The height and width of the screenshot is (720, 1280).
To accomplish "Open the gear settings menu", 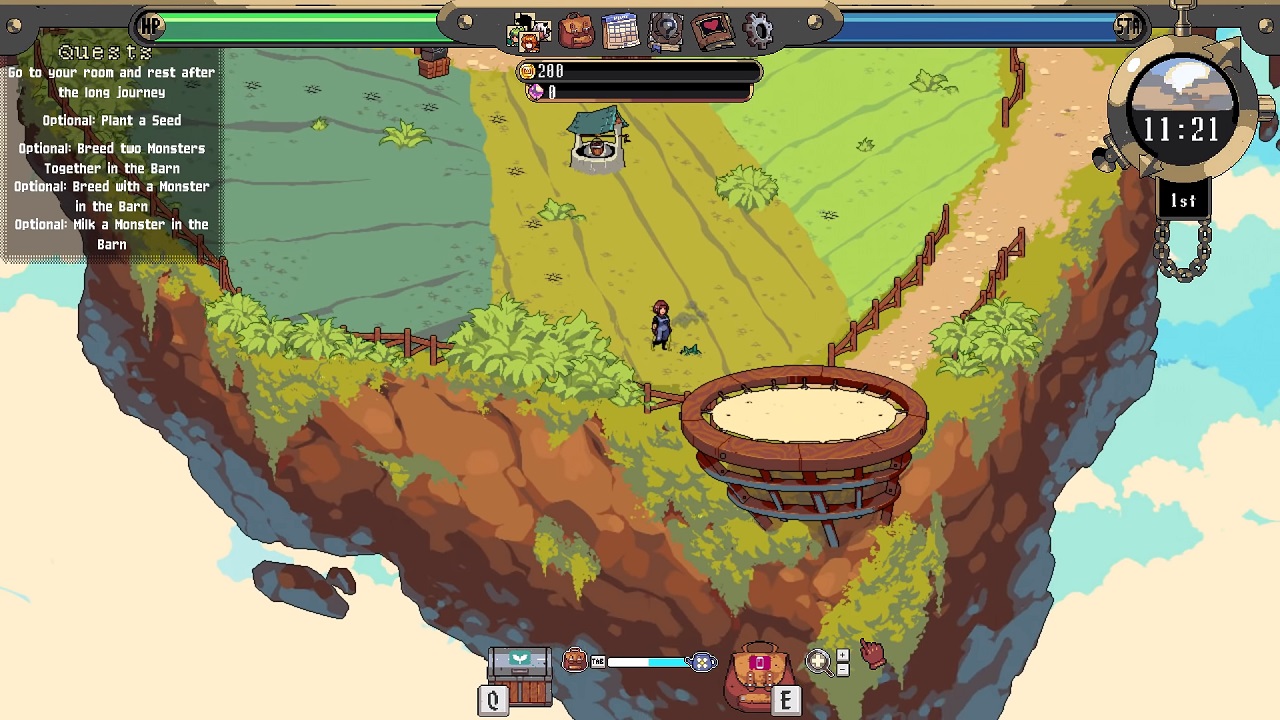I will [759, 31].
